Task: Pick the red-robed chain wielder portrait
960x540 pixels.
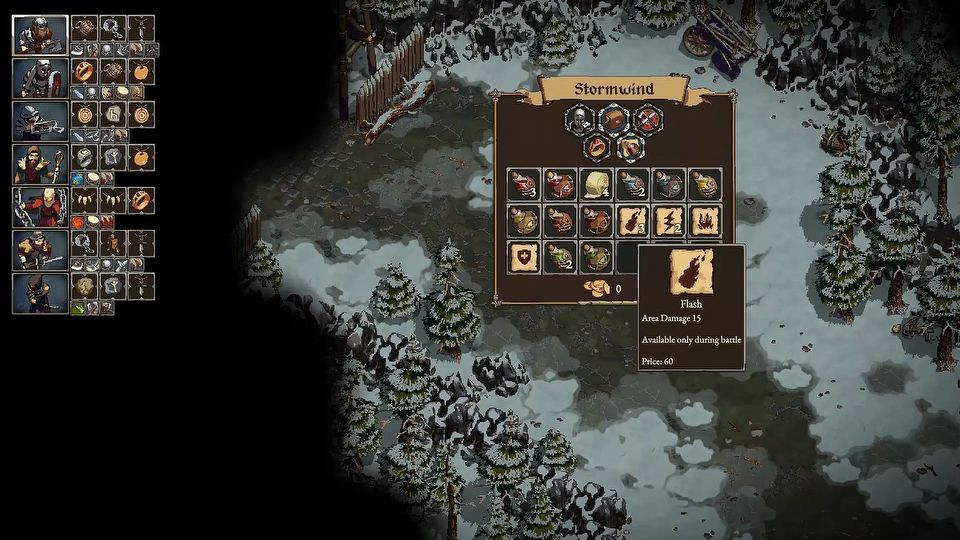Action: [40, 207]
